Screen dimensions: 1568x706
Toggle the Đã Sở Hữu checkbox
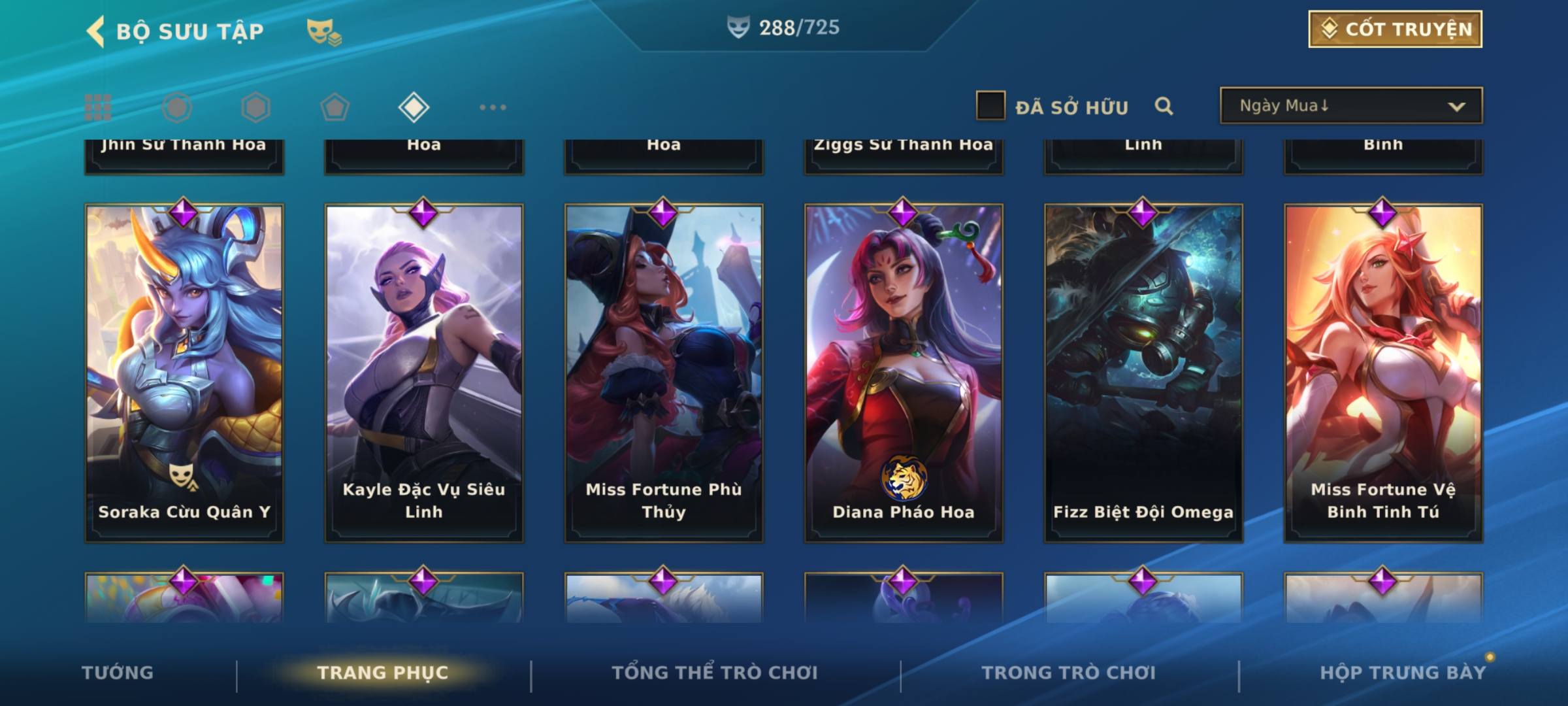tap(990, 106)
